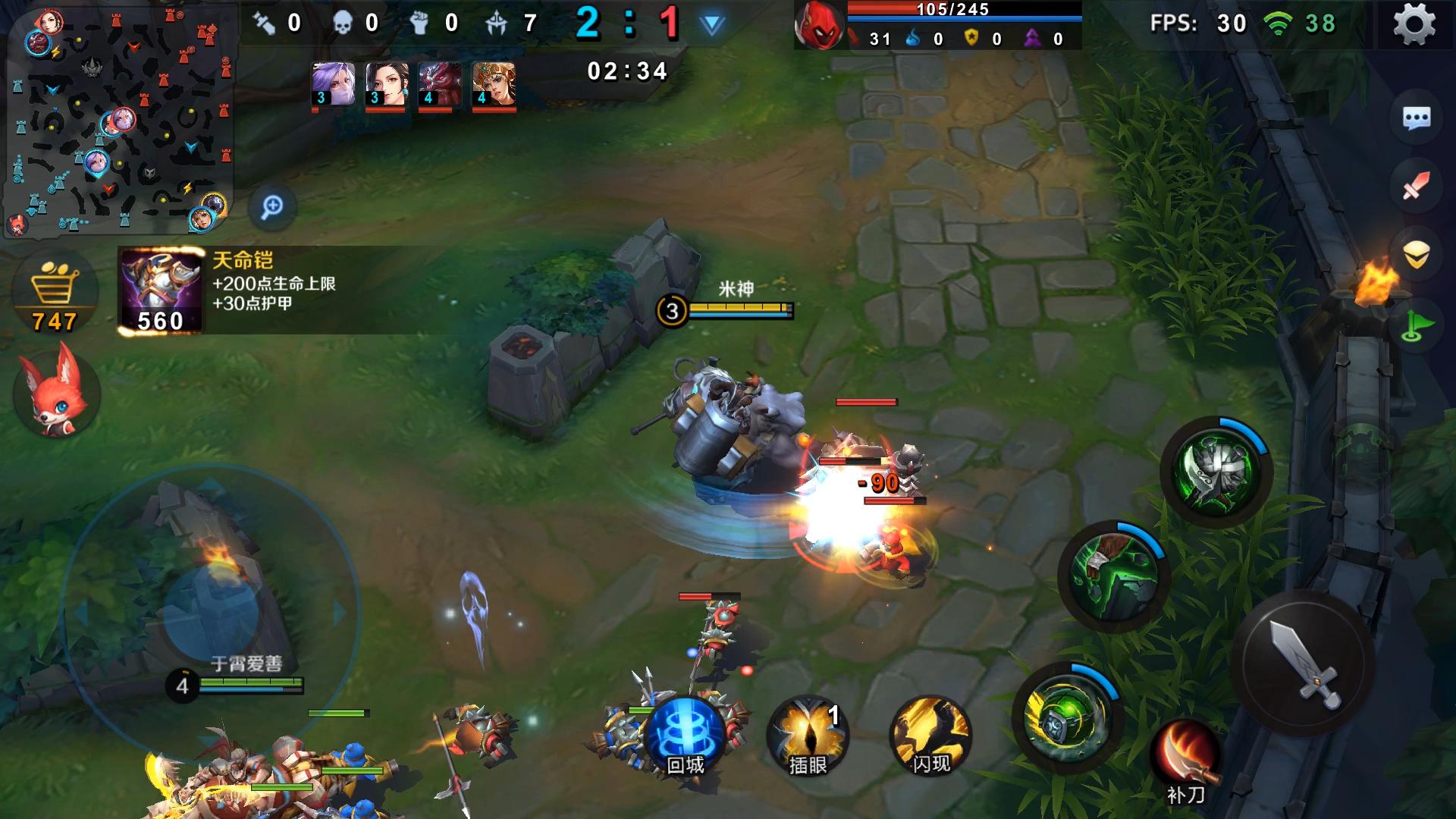
Task: Place a ward with 插眼
Action: (x=808, y=736)
